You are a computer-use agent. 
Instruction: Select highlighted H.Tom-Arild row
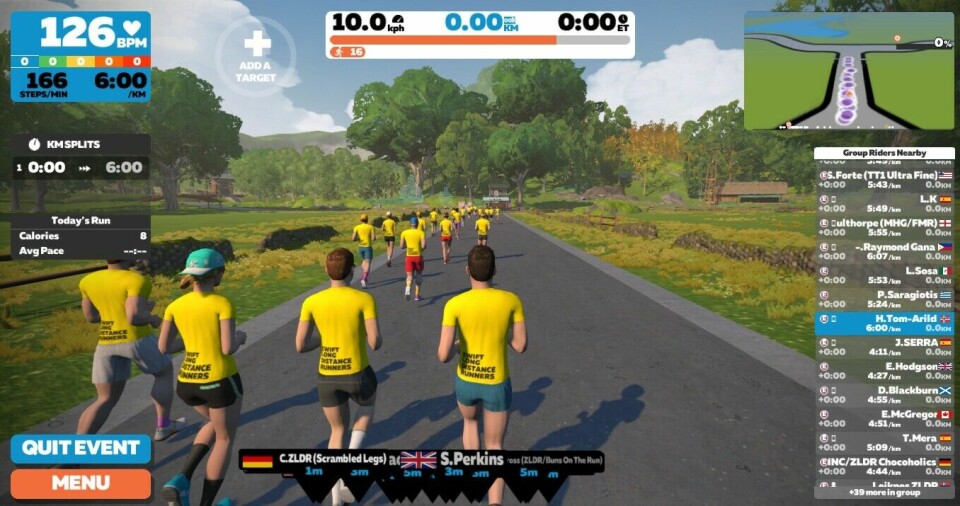pos(884,322)
